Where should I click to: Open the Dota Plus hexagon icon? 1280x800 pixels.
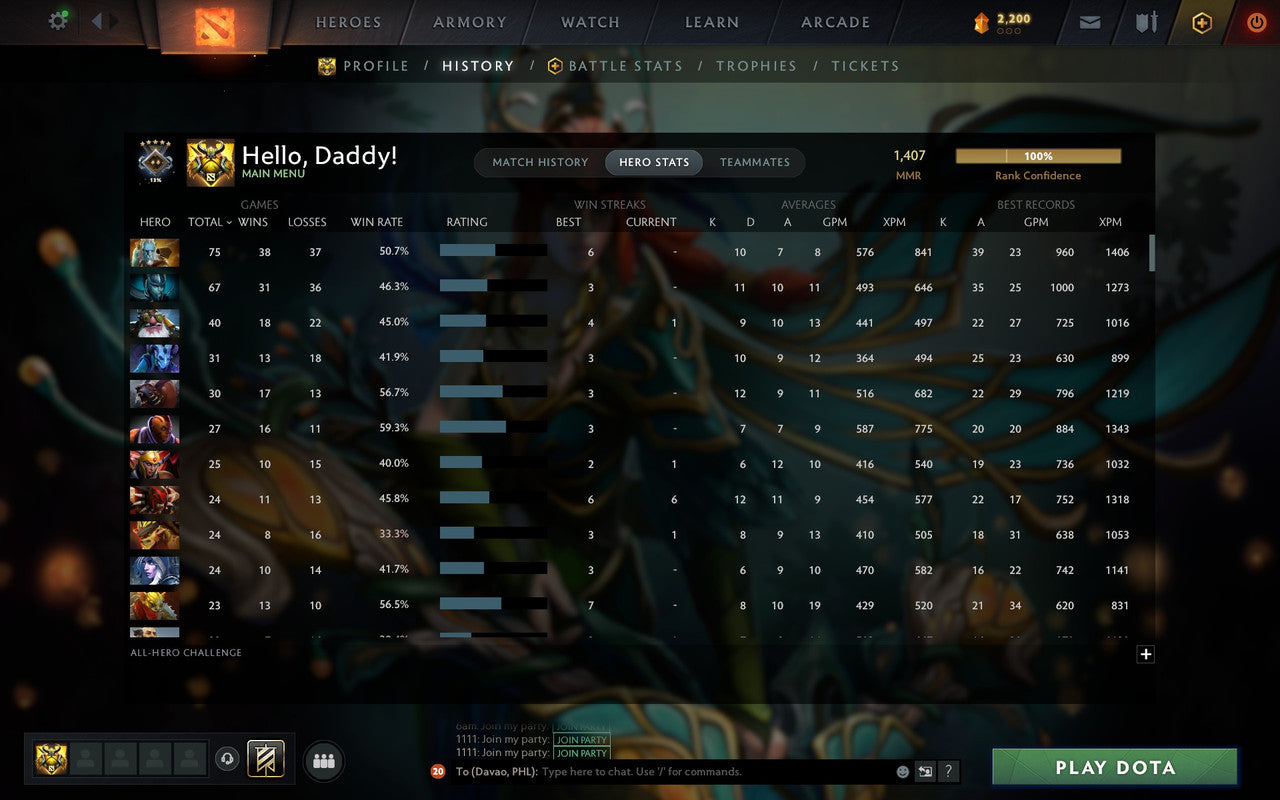(1201, 22)
